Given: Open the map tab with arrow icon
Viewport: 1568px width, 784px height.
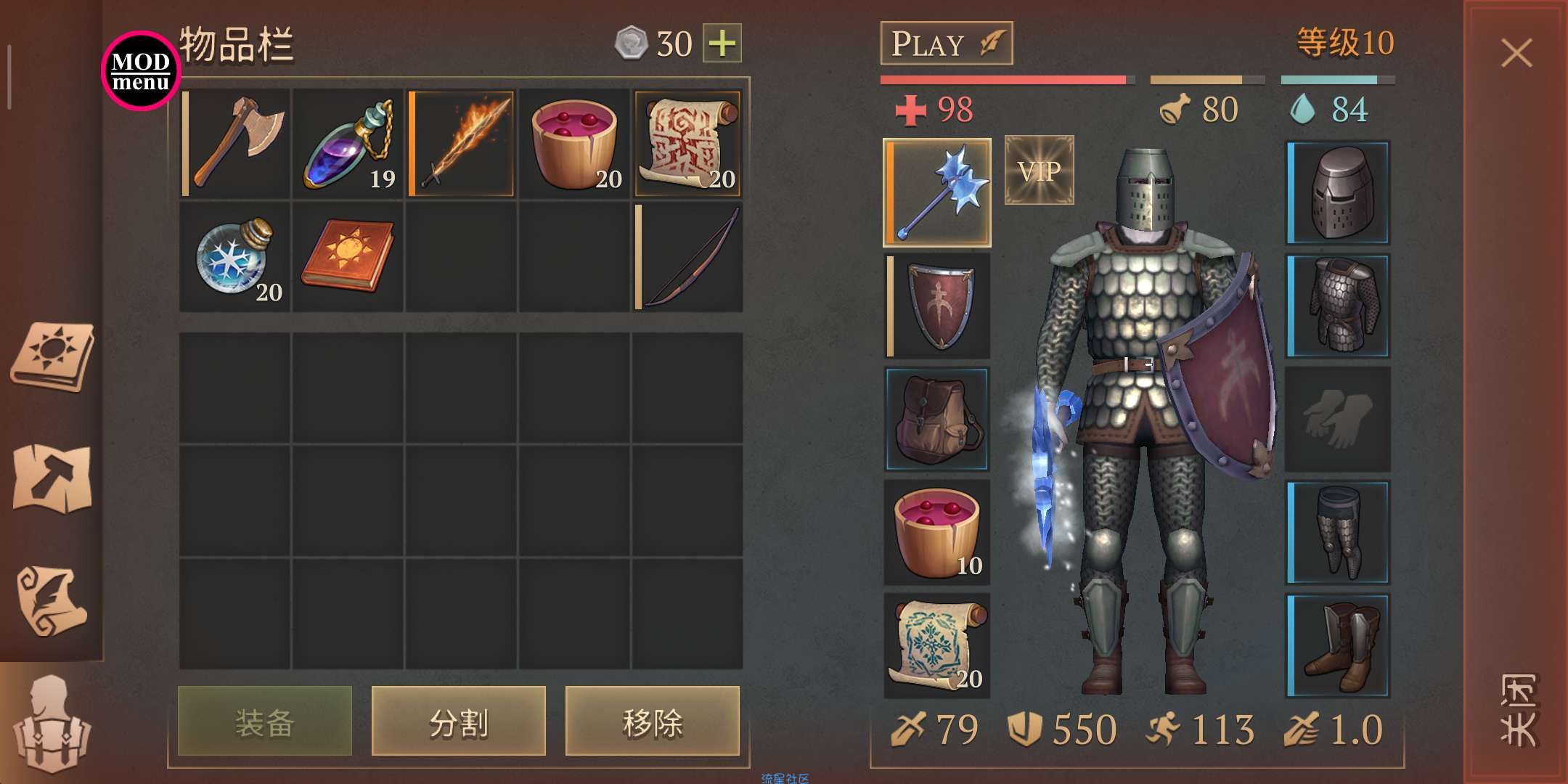Looking at the screenshot, I should (52, 478).
